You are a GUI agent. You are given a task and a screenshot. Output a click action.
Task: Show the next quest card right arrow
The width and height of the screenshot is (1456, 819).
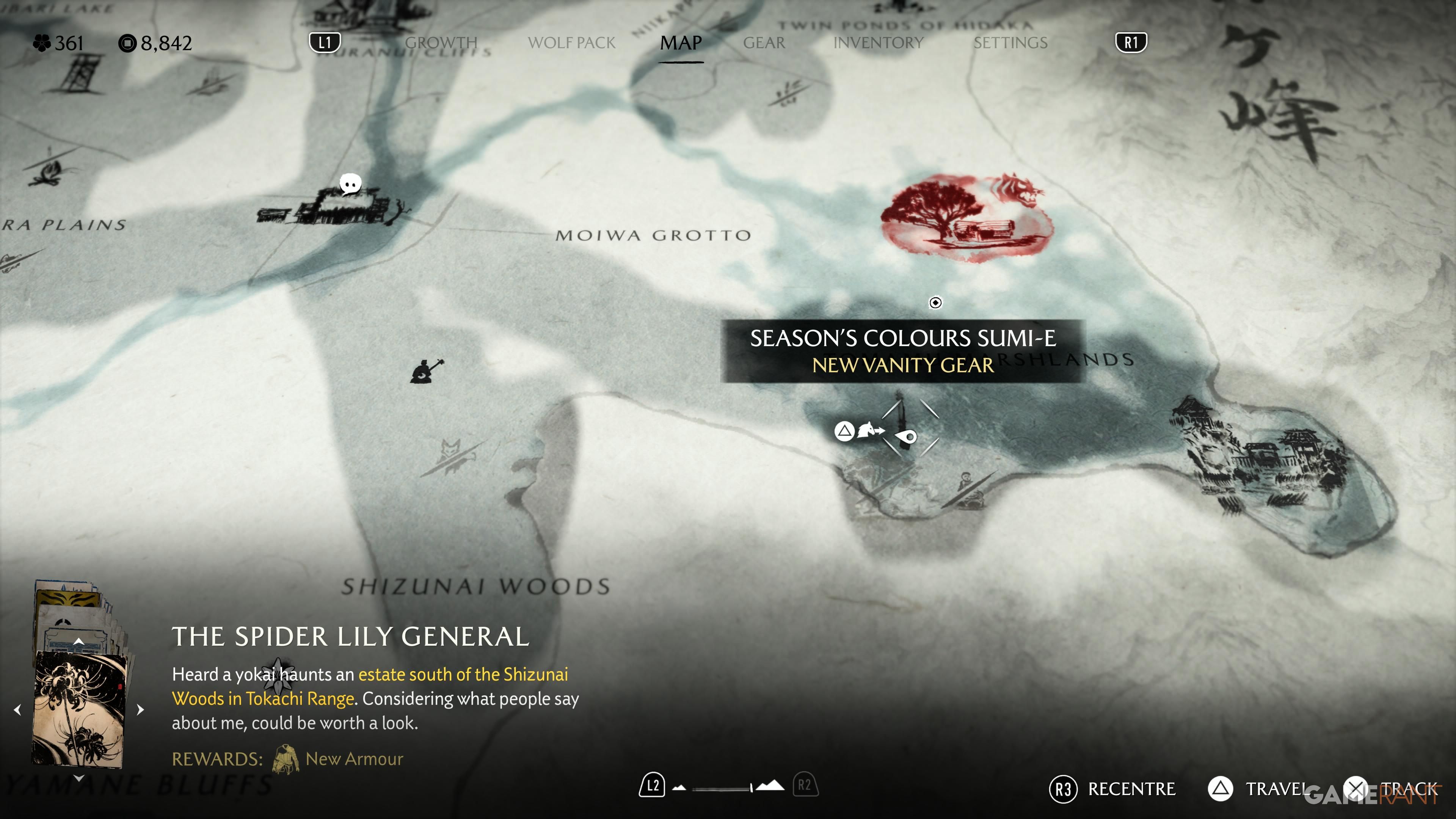pos(141,709)
